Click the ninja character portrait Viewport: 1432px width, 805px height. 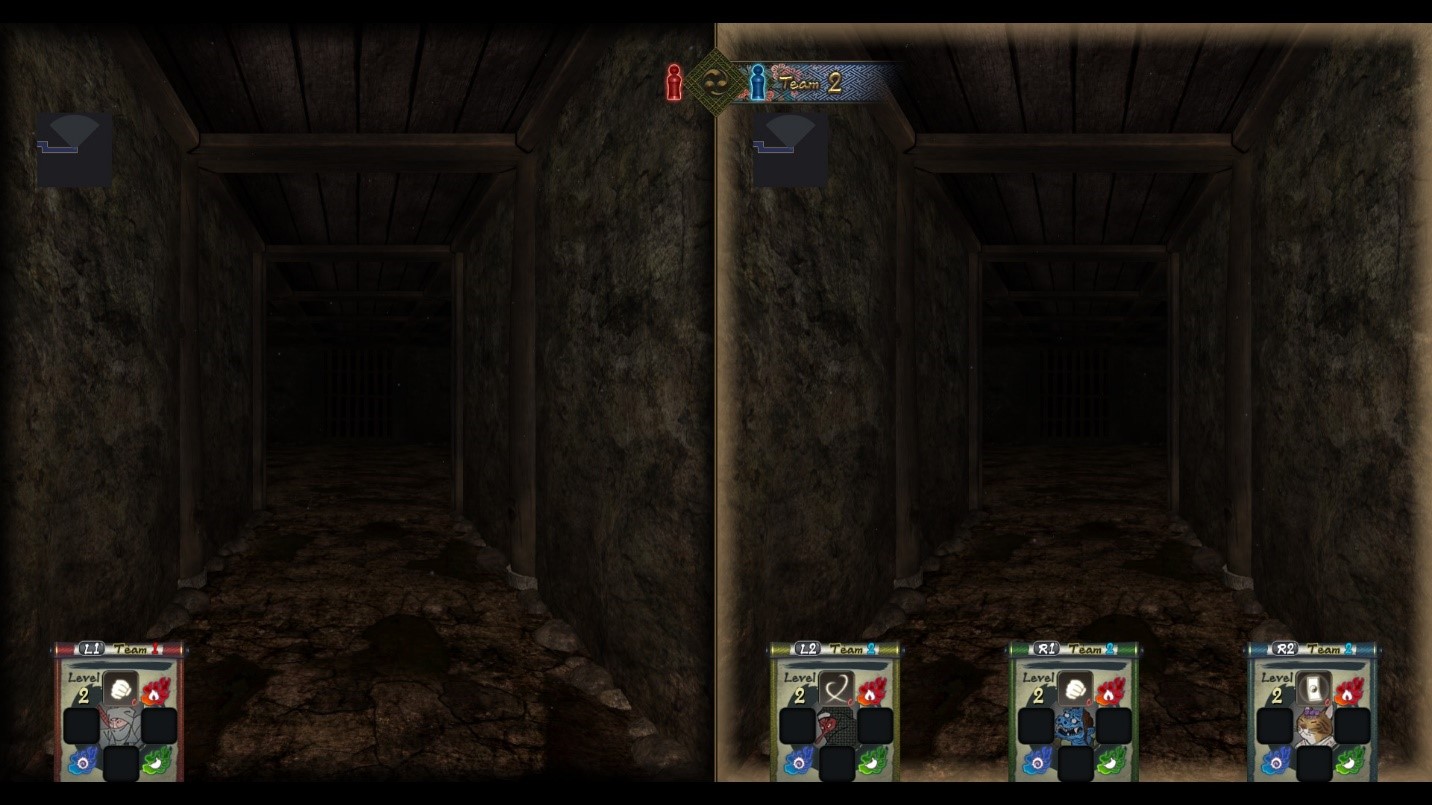coord(120,727)
